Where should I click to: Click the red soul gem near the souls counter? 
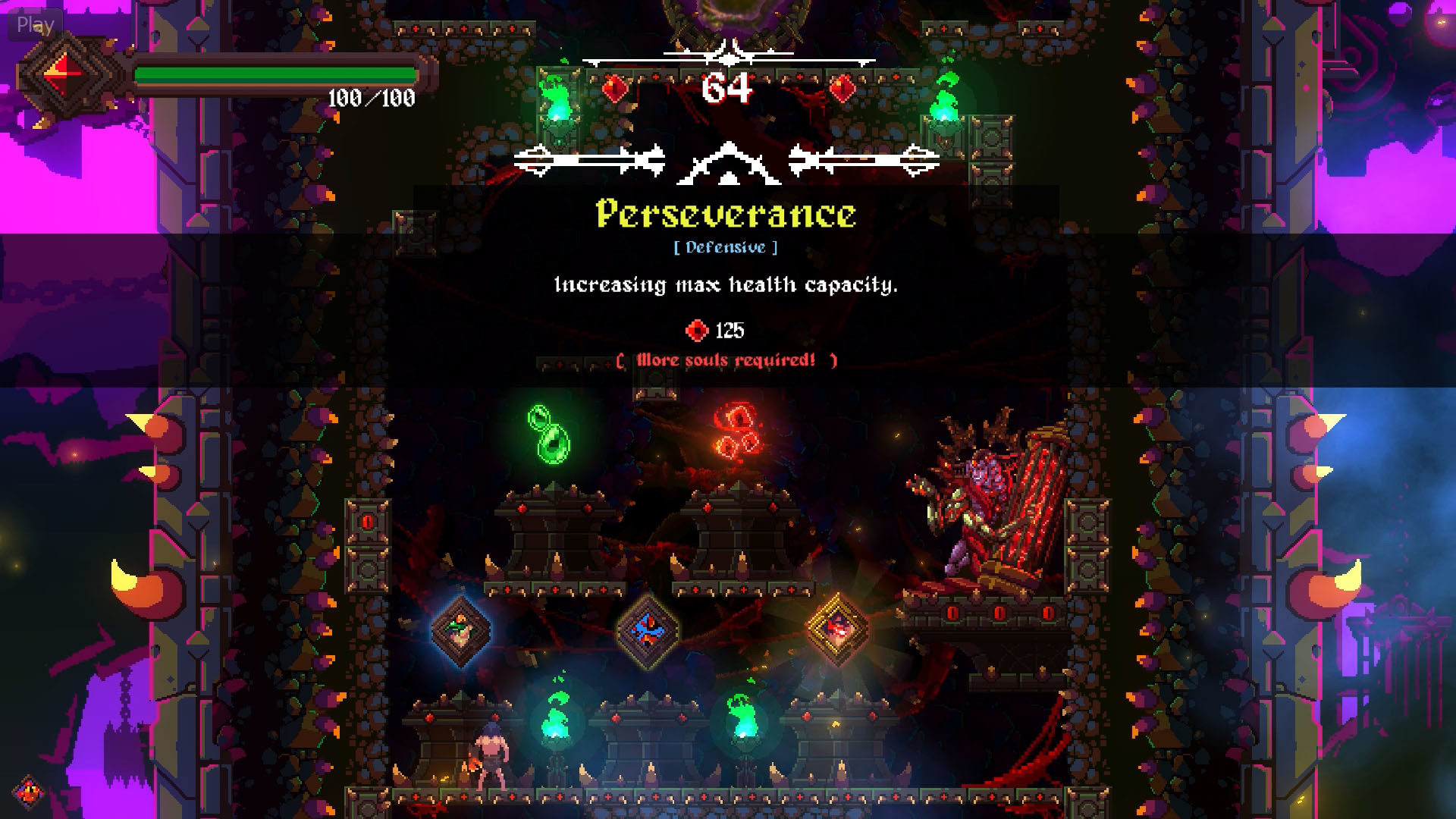coord(614,87)
